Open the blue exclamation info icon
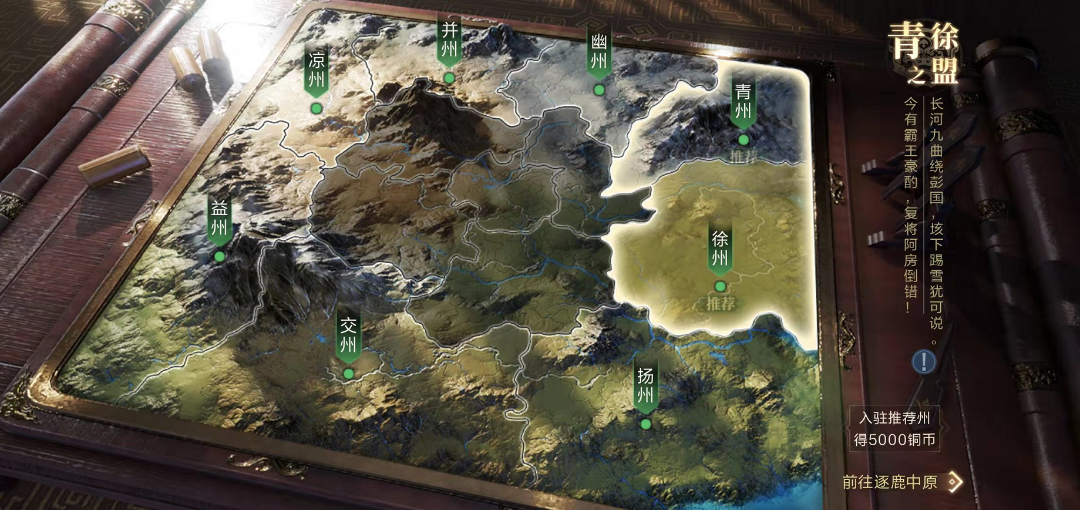Viewport: 1080px width, 510px height. coord(923,362)
